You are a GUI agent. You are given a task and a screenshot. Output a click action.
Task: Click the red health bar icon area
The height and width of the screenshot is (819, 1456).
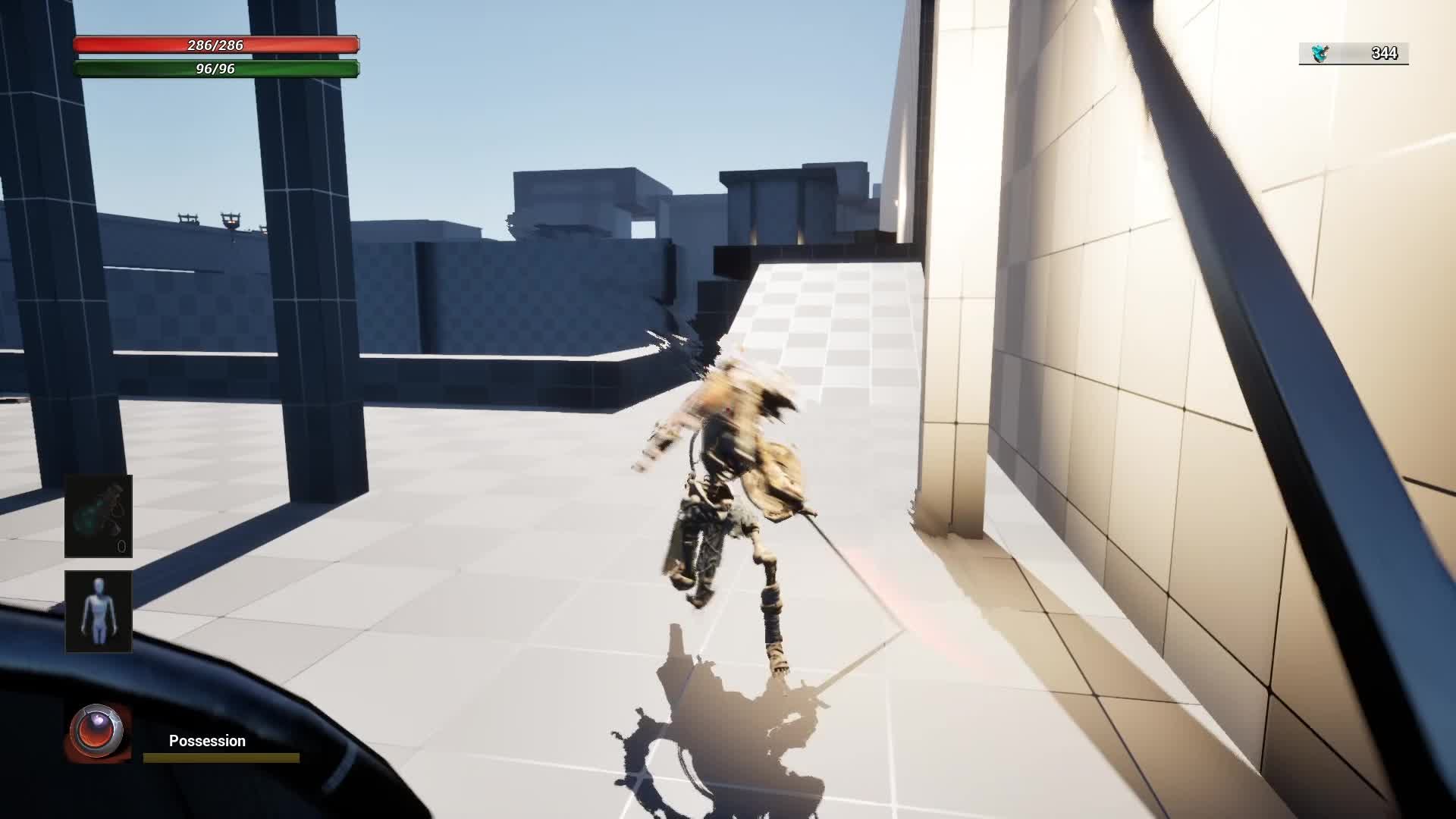[x=216, y=45]
